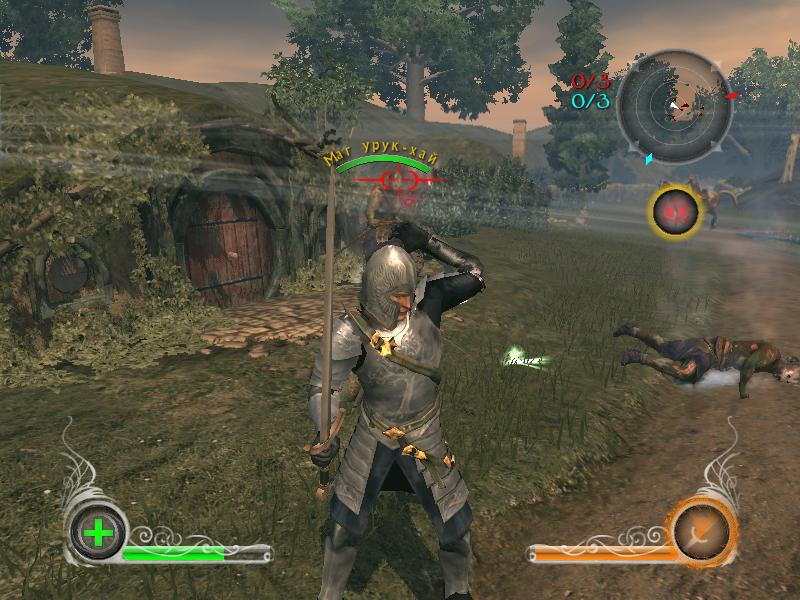Click the yellow-ringed red objective marker

click(x=675, y=210)
